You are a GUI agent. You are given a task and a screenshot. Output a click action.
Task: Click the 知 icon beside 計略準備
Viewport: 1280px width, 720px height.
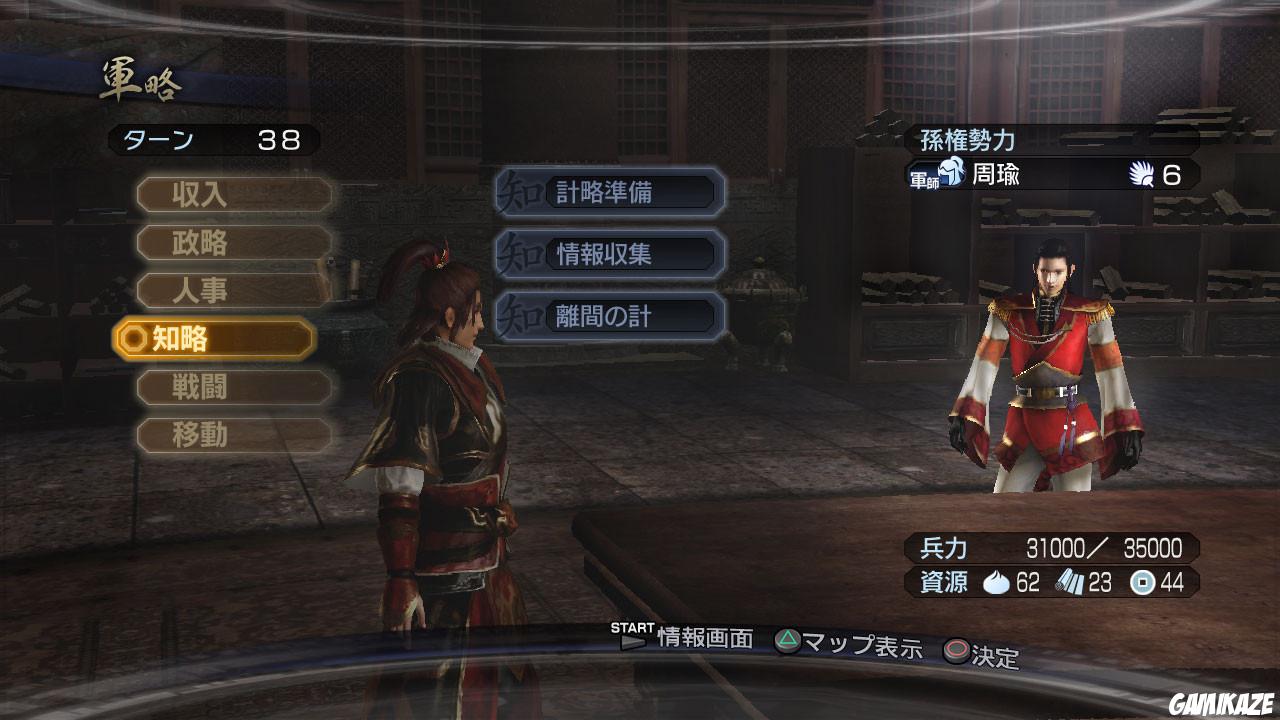pos(520,192)
